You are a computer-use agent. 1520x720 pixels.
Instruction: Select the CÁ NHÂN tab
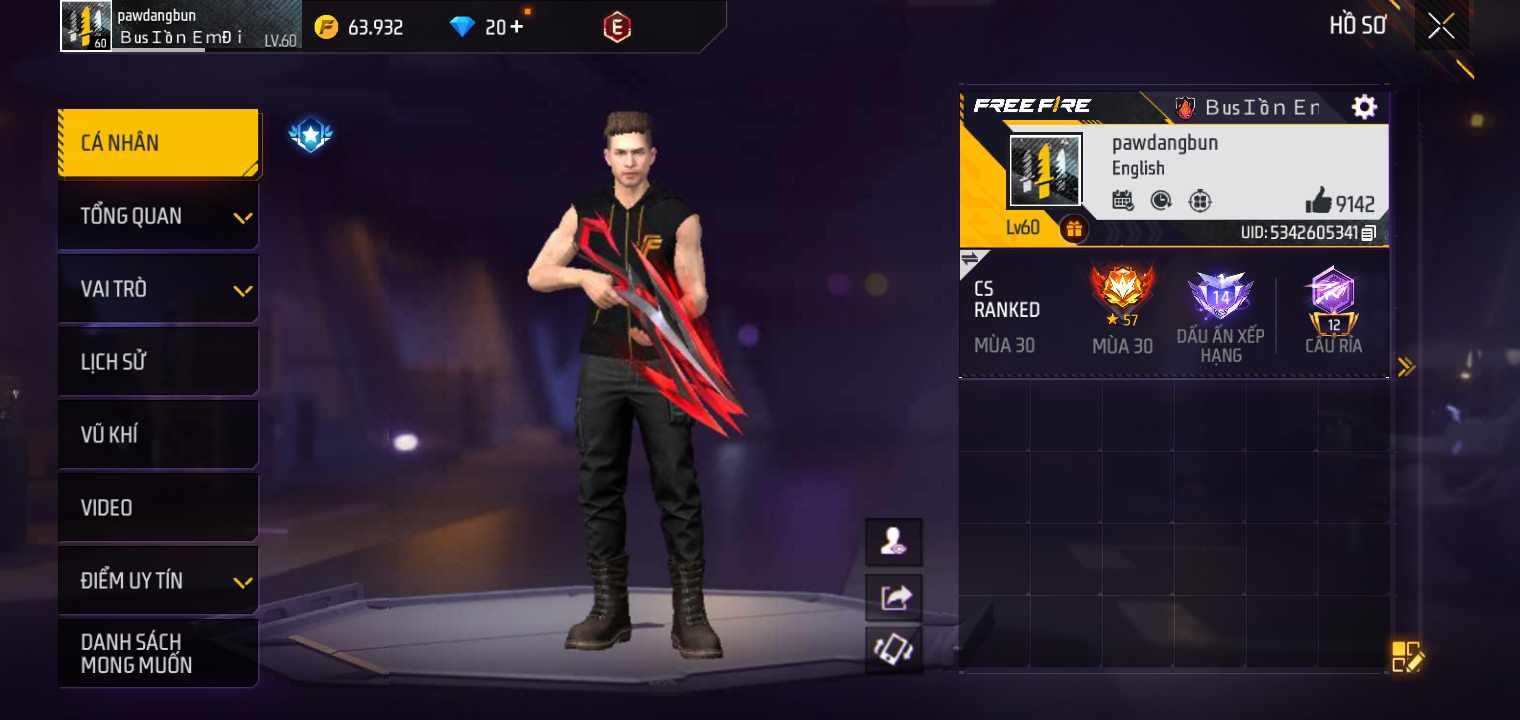[158, 143]
